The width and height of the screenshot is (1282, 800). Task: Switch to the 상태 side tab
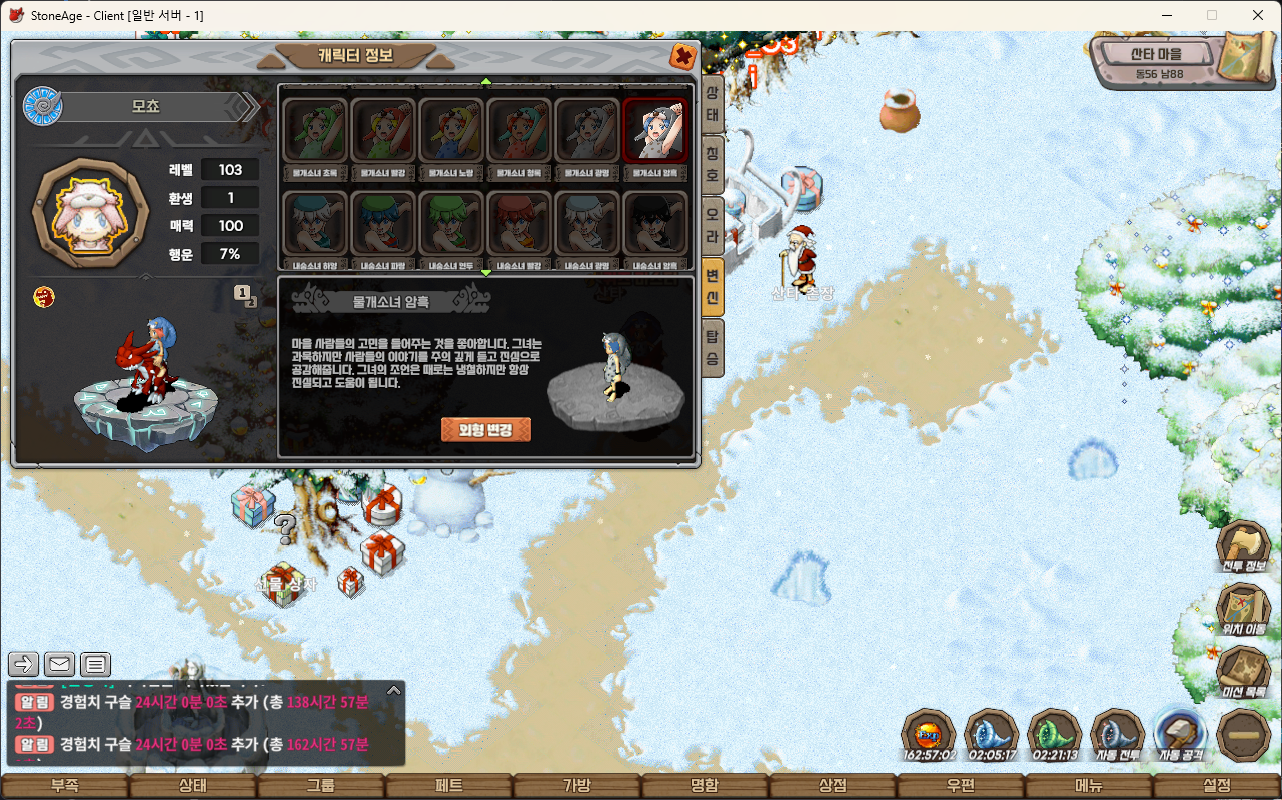click(712, 104)
